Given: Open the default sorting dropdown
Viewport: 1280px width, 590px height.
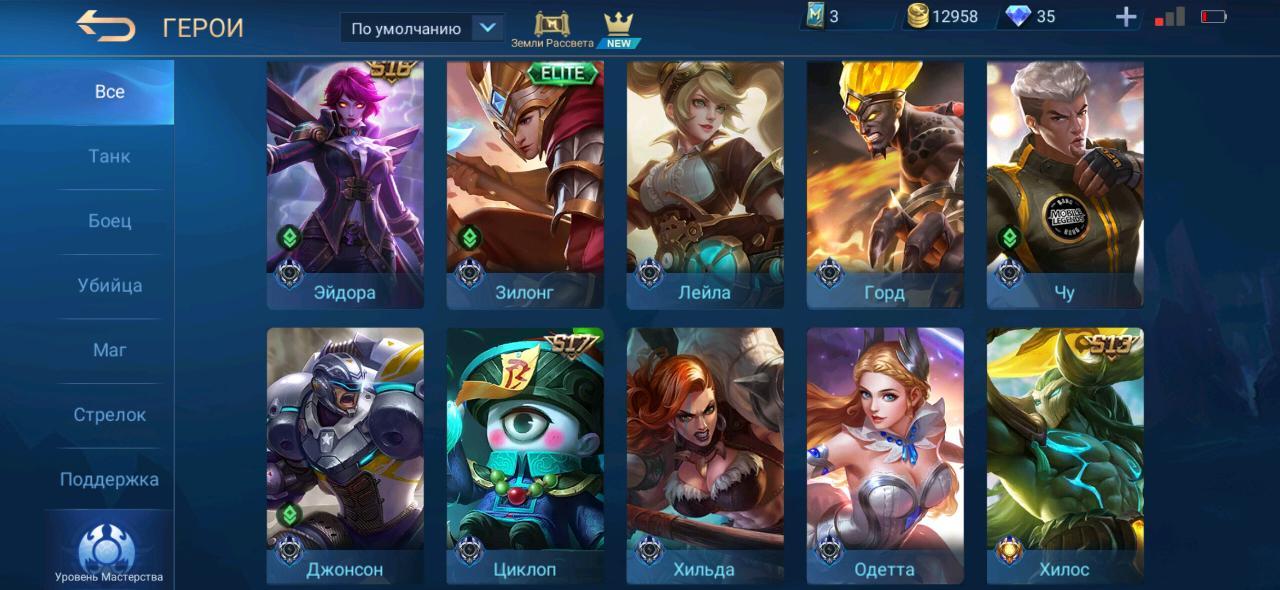Looking at the screenshot, I should point(421,28).
